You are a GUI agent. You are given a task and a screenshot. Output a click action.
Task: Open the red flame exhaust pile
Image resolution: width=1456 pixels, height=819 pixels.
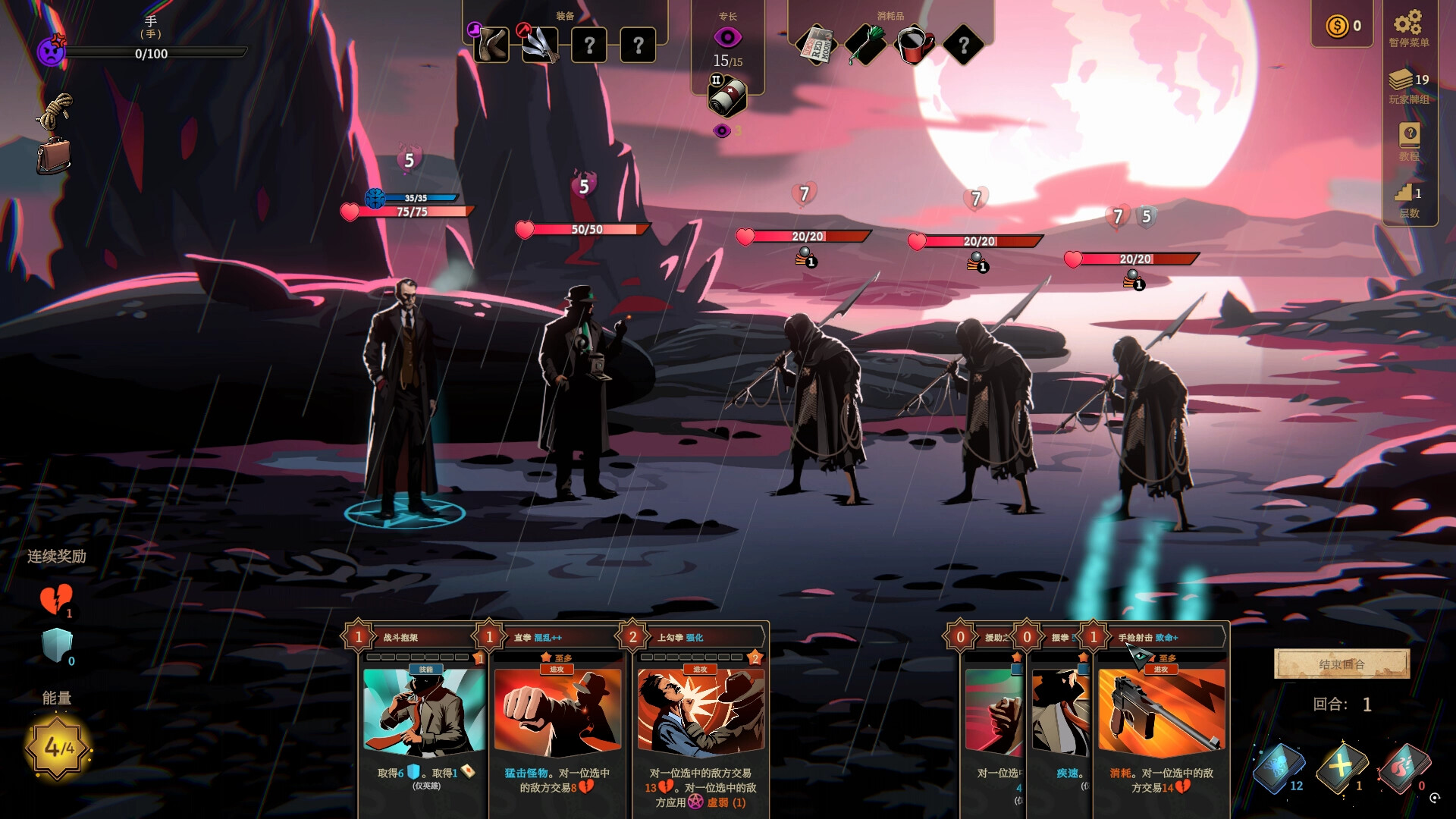tap(1404, 767)
